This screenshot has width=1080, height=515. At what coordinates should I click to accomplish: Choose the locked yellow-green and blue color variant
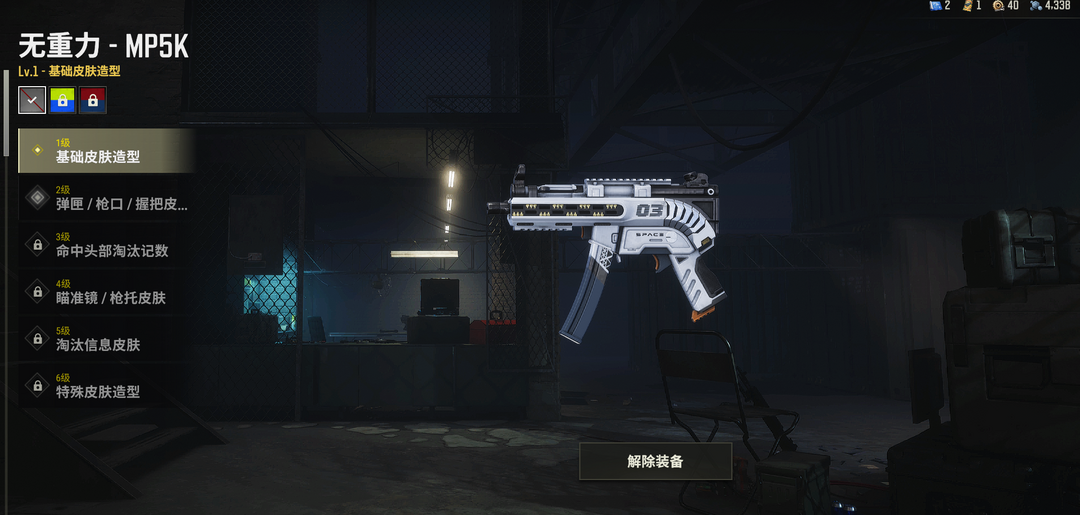coord(62,100)
